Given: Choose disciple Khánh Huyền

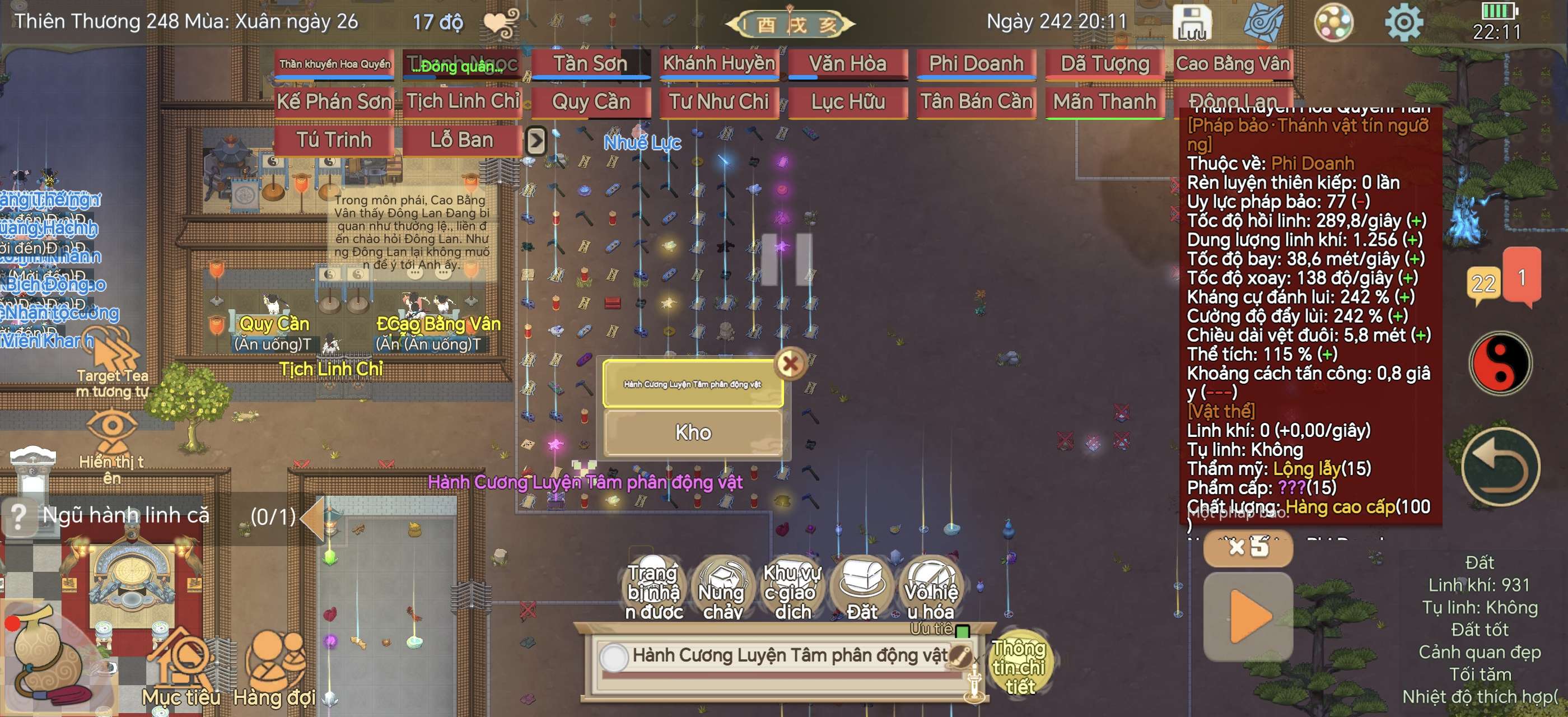Looking at the screenshot, I should tap(719, 64).
